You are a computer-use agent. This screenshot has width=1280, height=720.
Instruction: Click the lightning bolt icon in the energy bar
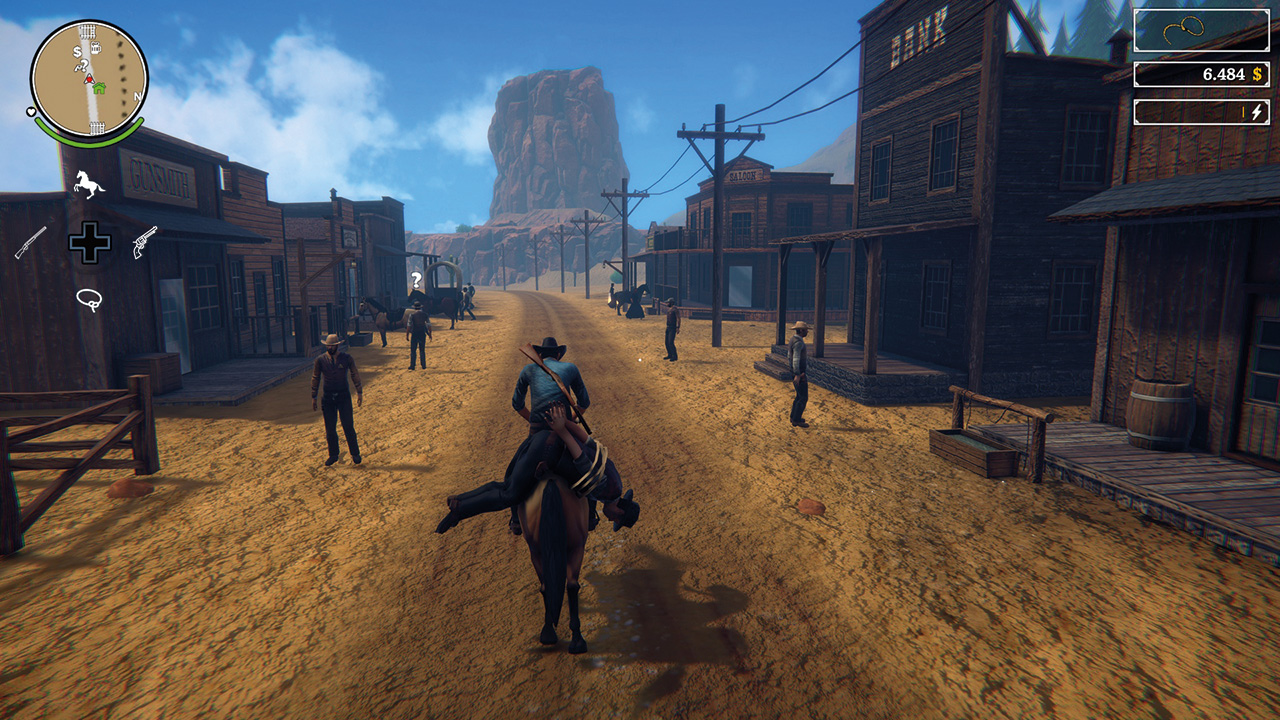coord(1256,112)
